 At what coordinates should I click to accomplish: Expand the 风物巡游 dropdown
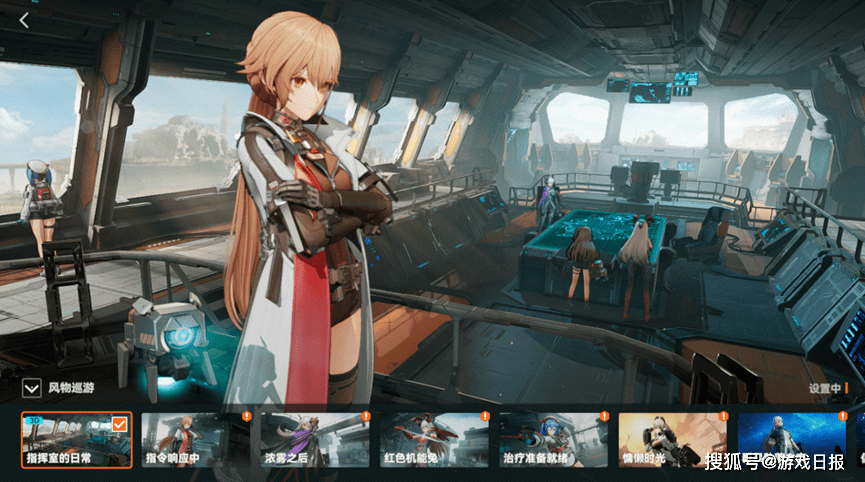tap(31, 388)
